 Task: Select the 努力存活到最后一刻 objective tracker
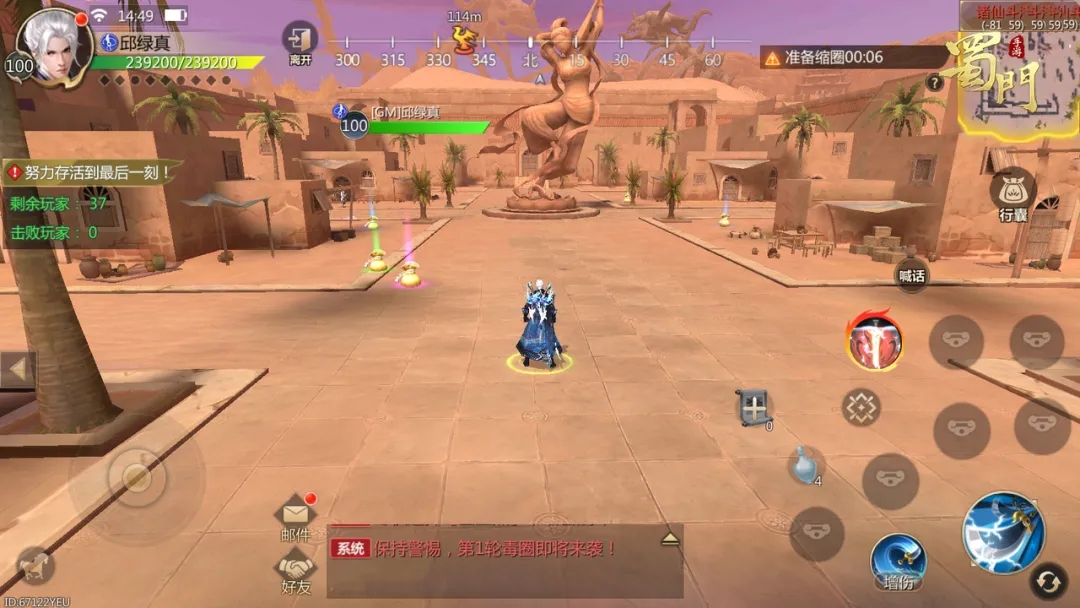tap(92, 172)
